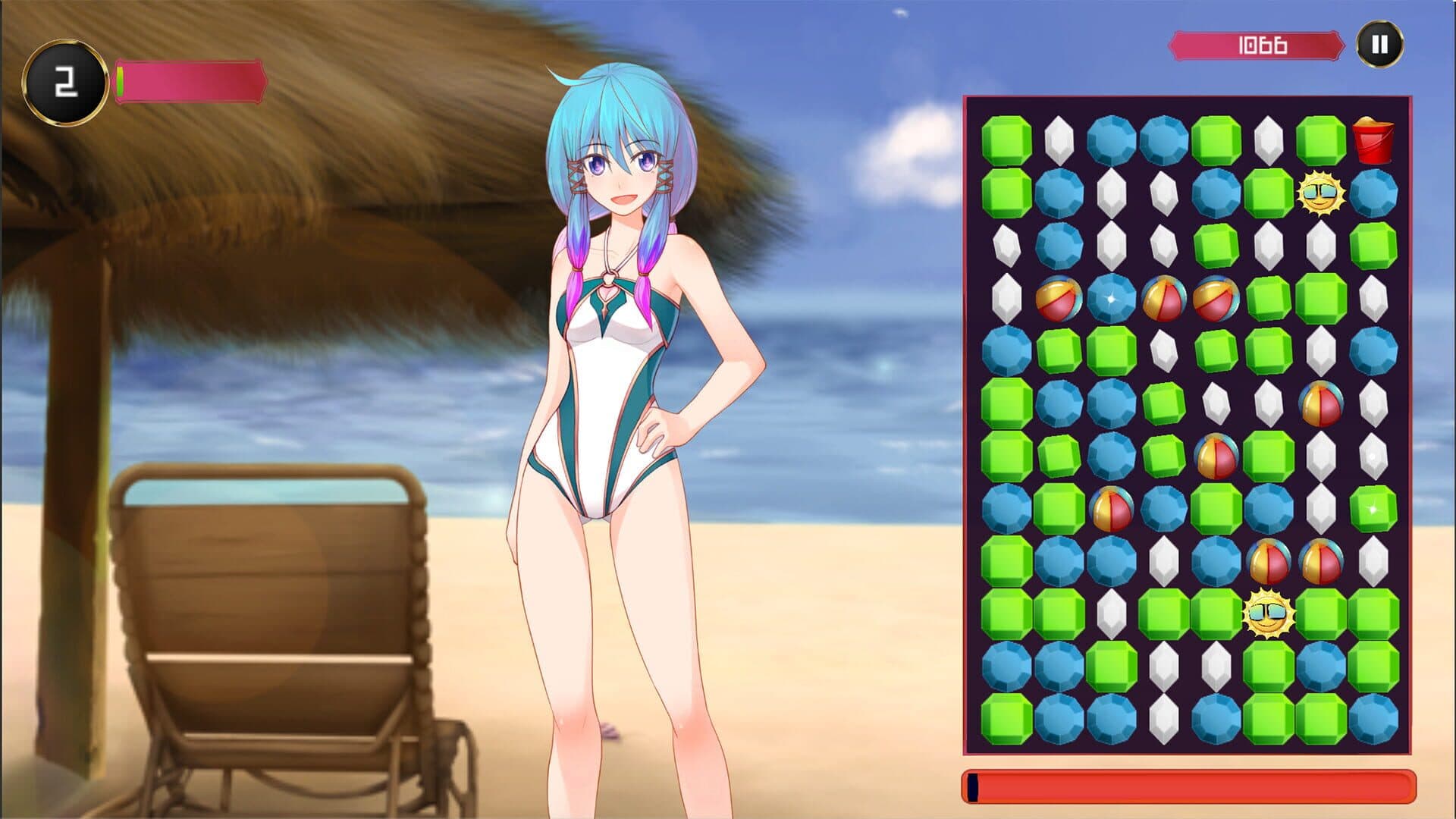Choose the sun tile flanked by green gems
This screenshot has width=1456, height=819.
(x=1267, y=613)
